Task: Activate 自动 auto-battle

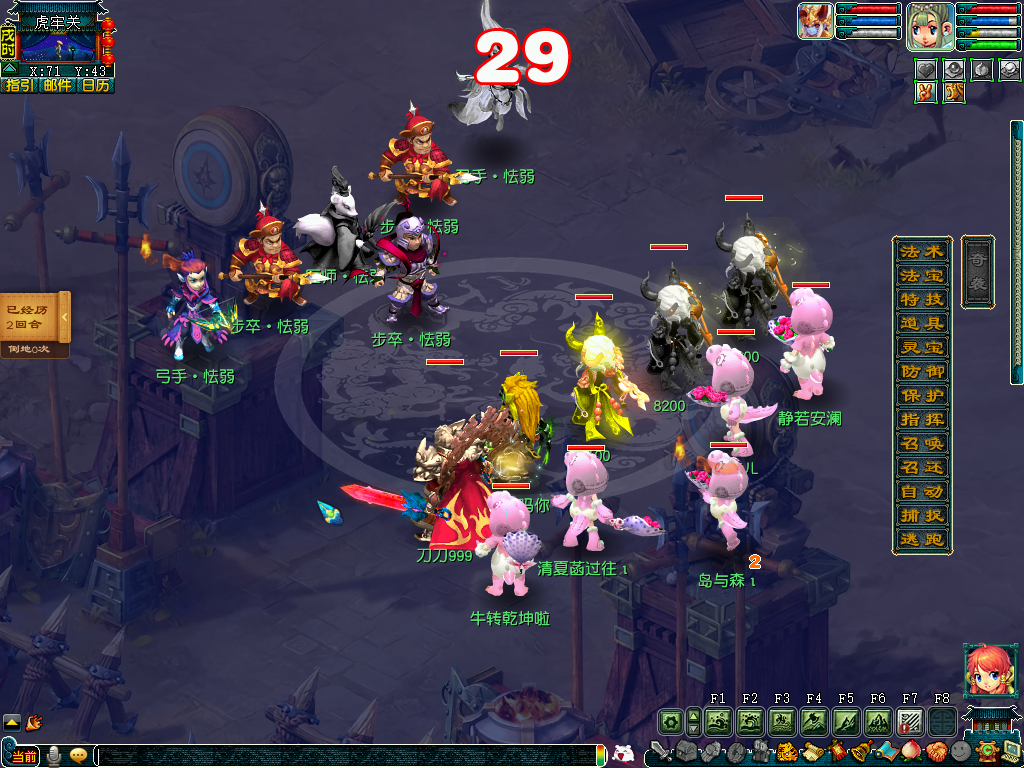Action: click(x=921, y=491)
